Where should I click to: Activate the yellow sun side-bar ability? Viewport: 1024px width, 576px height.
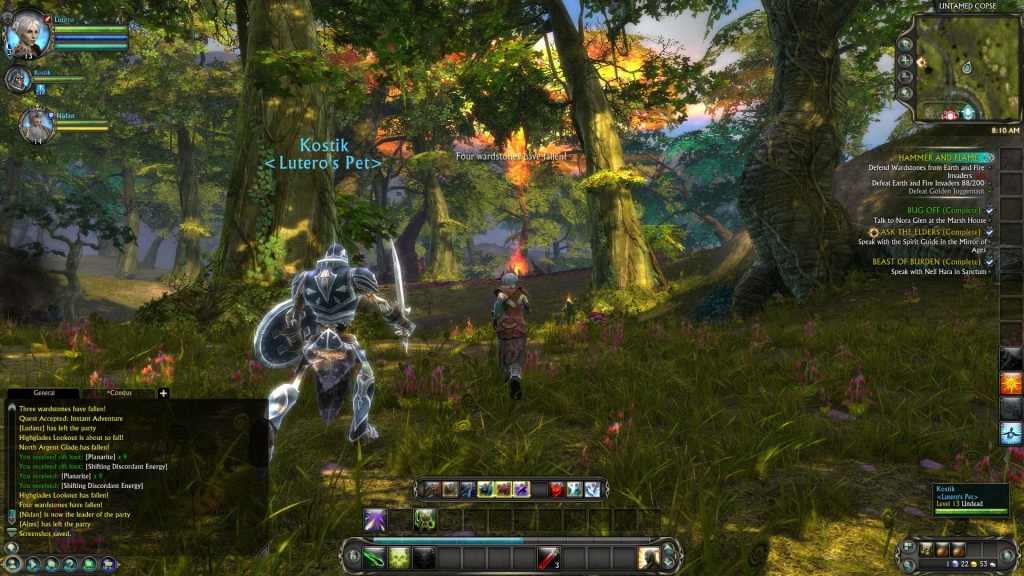1011,383
